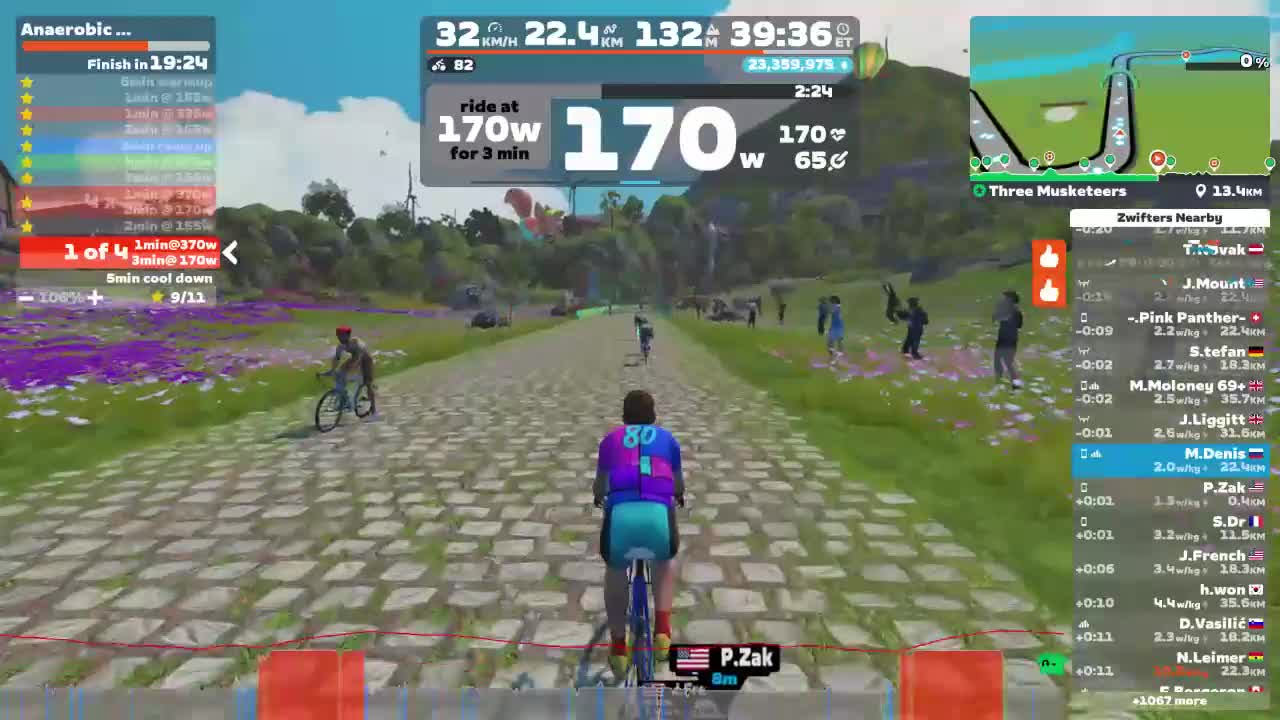The image size is (1280, 720).
Task: Collapse the interval panel using the left arrow
Action: (230, 254)
